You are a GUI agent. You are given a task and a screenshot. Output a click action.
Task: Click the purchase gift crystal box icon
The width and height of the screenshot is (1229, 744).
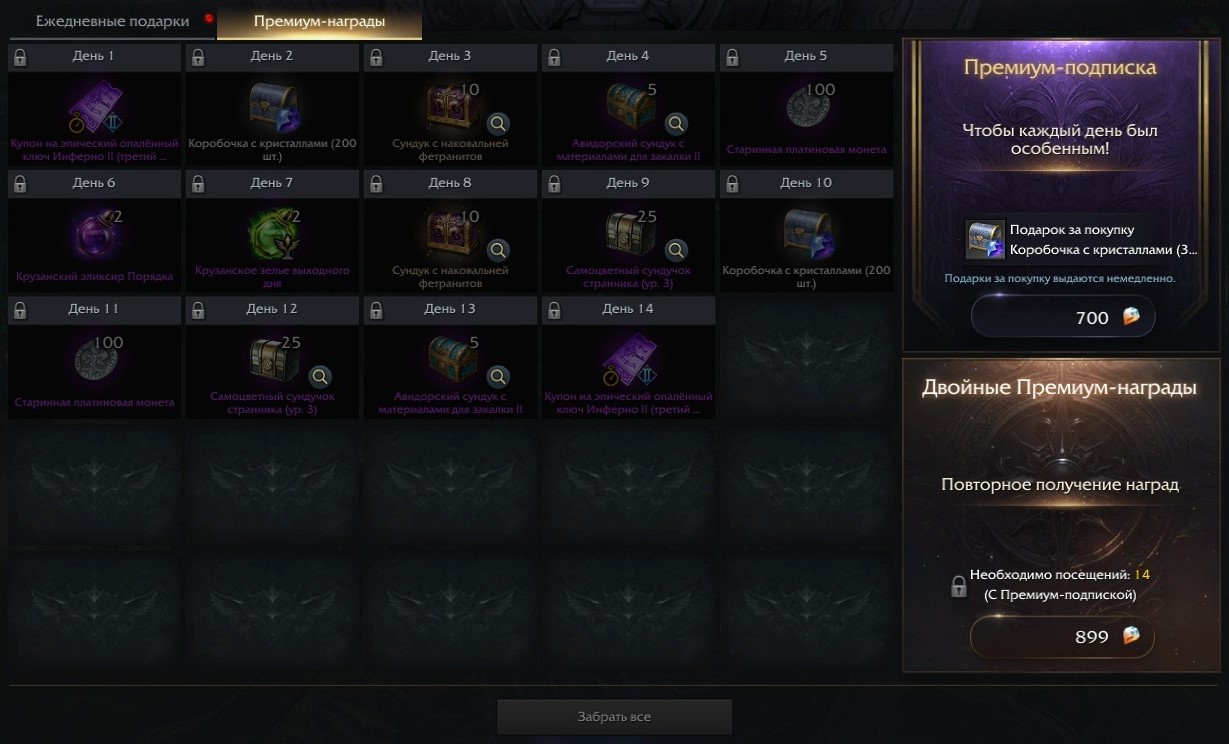tap(984, 239)
